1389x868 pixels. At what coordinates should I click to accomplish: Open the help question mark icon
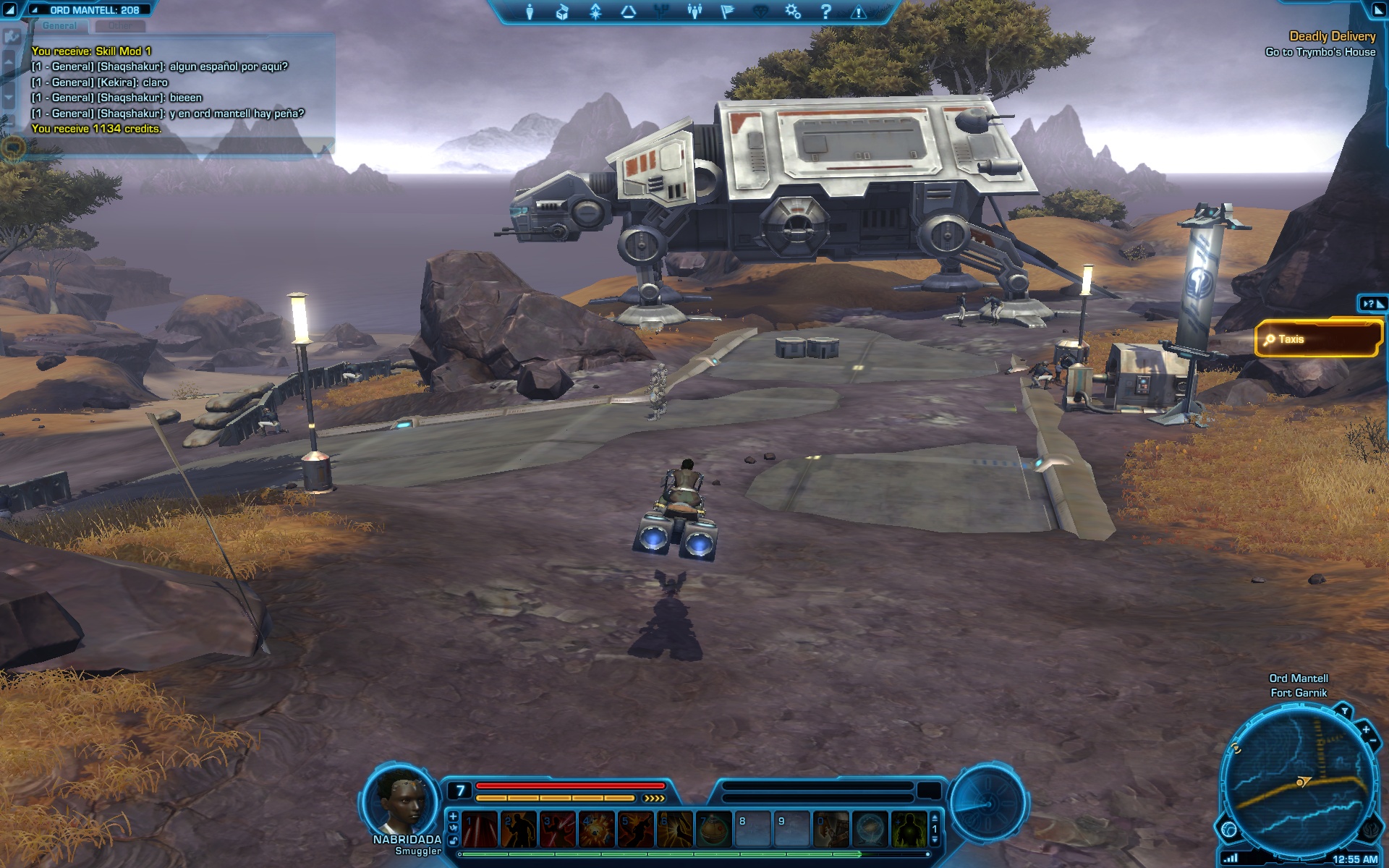pyautogui.click(x=825, y=12)
